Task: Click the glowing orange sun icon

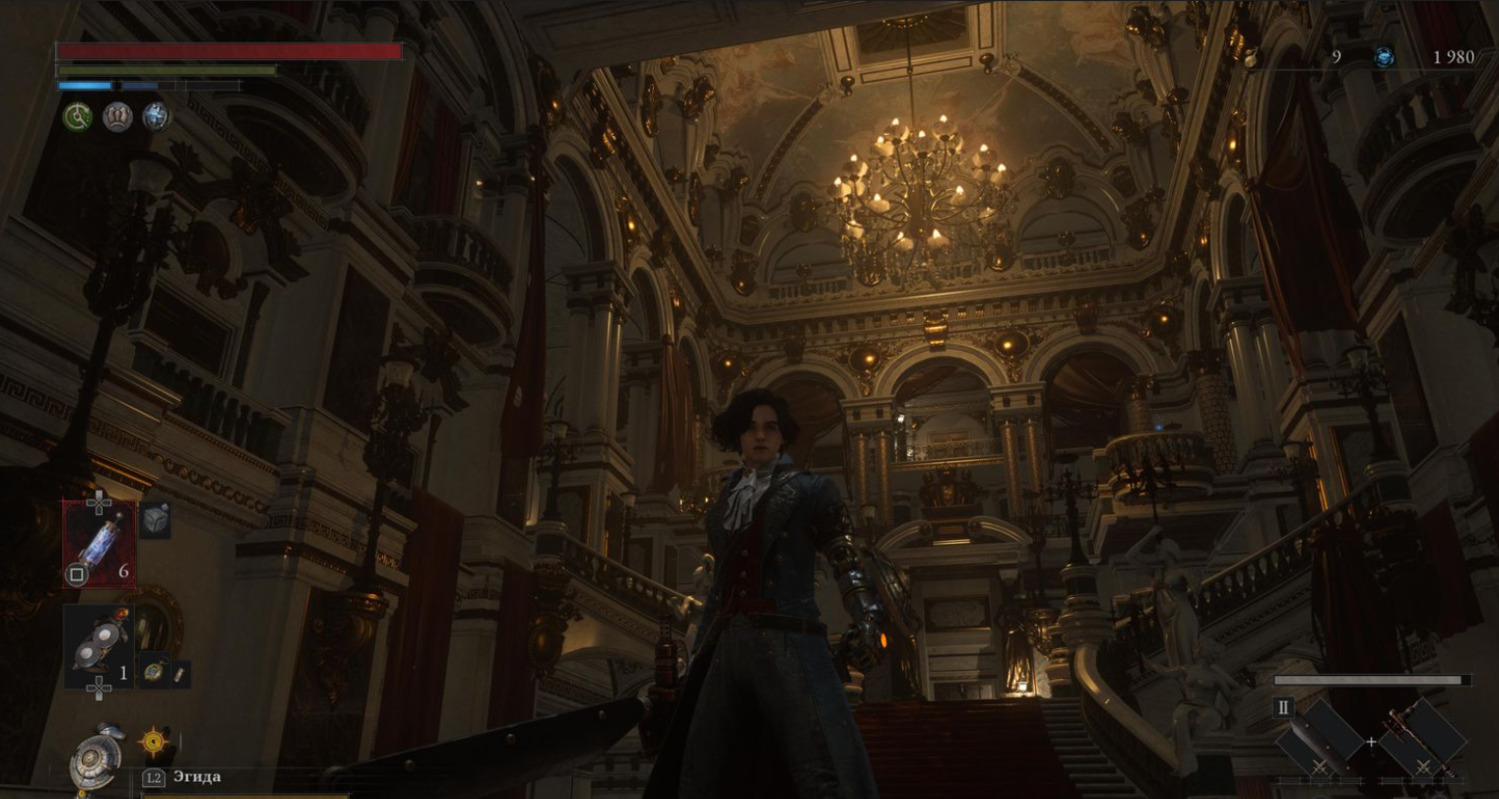Action: coord(153,741)
